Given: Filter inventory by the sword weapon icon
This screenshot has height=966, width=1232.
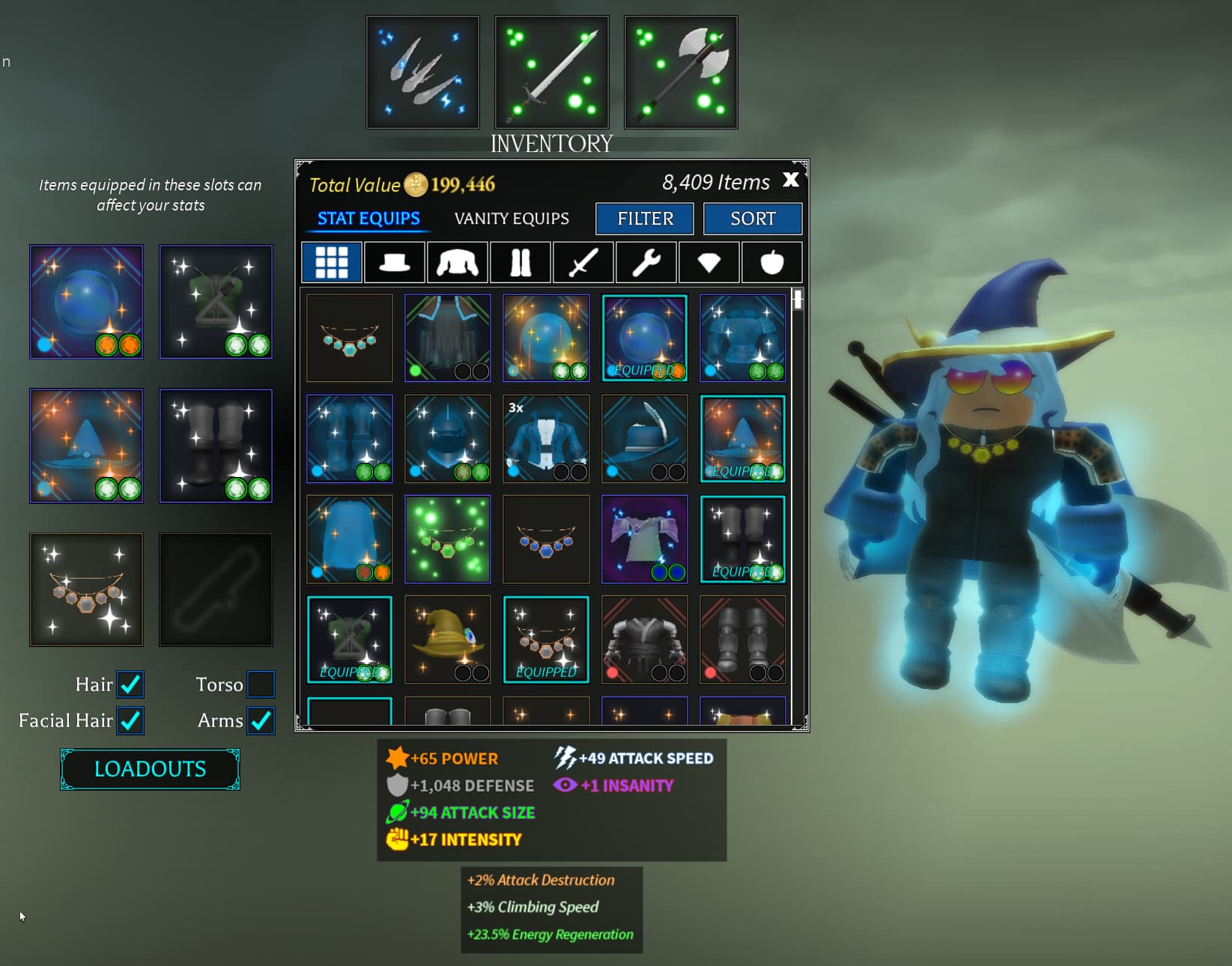Looking at the screenshot, I should (x=583, y=262).
